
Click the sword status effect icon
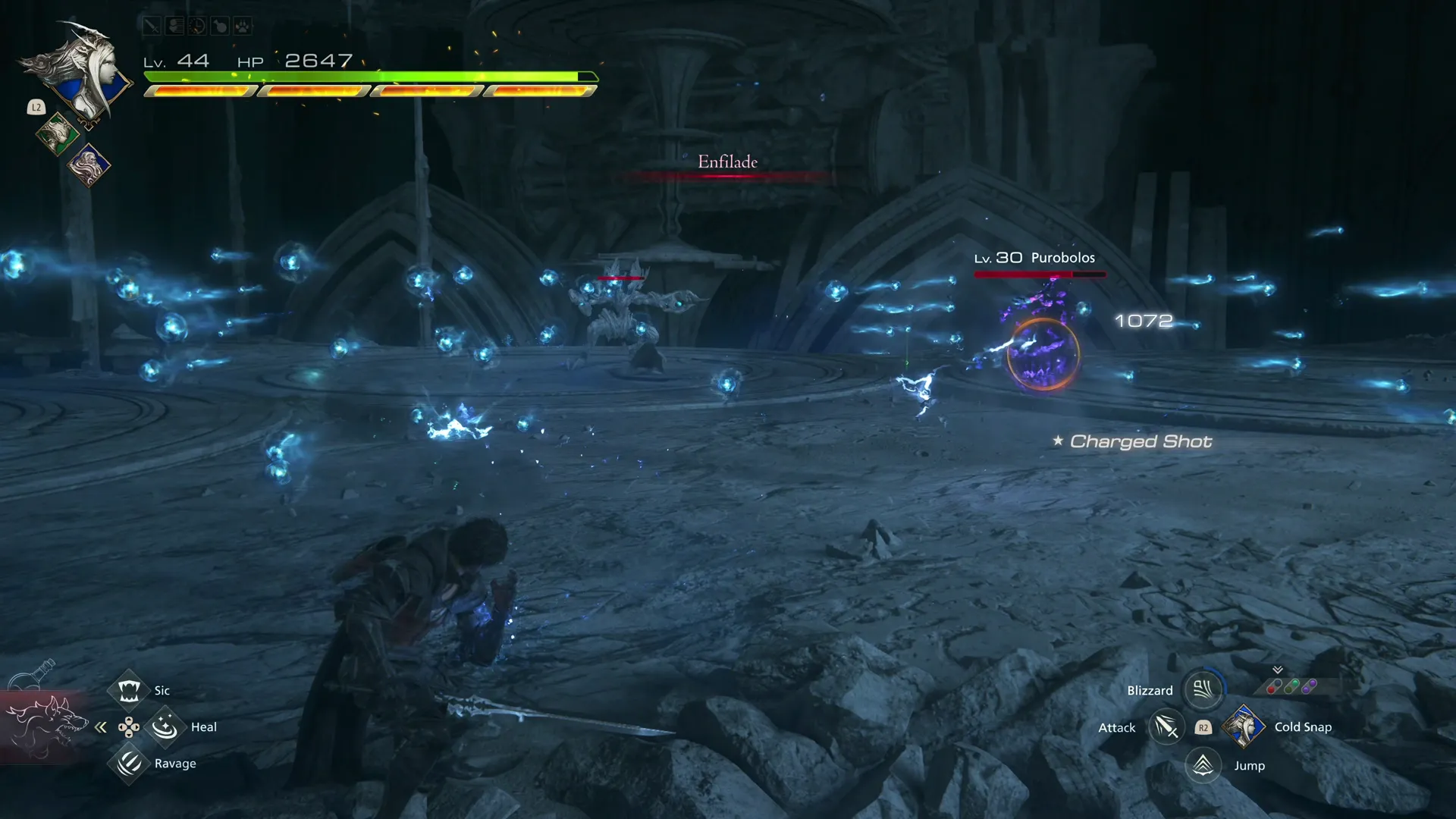(x=152, y=26)
